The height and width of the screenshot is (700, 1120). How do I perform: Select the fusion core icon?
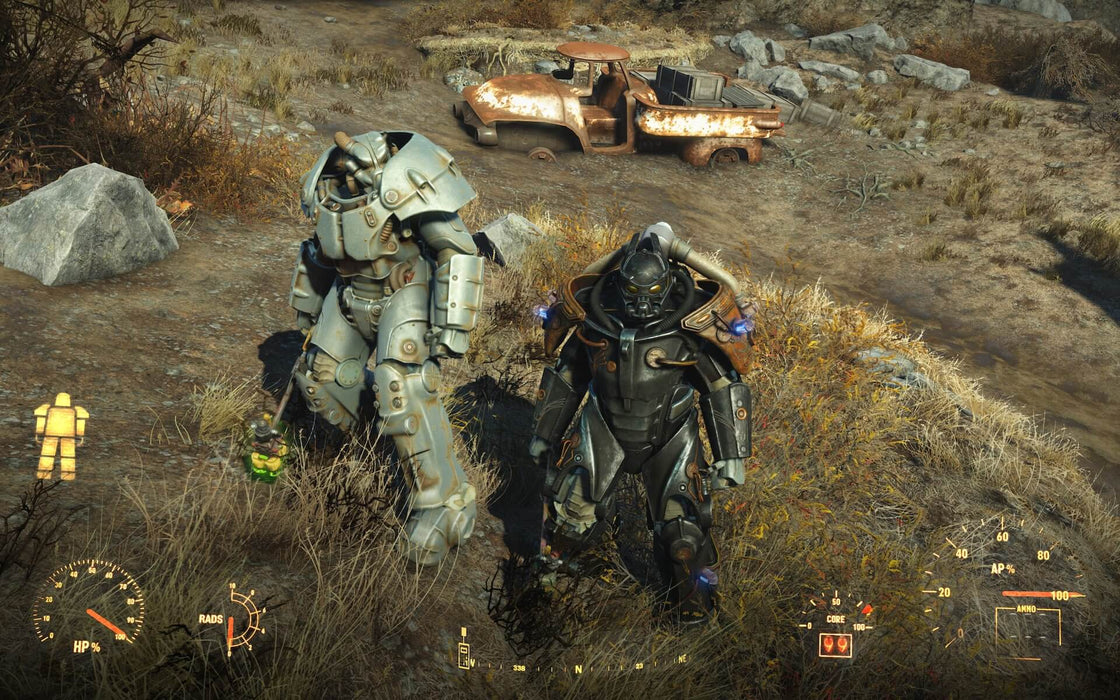coord(835,644)
